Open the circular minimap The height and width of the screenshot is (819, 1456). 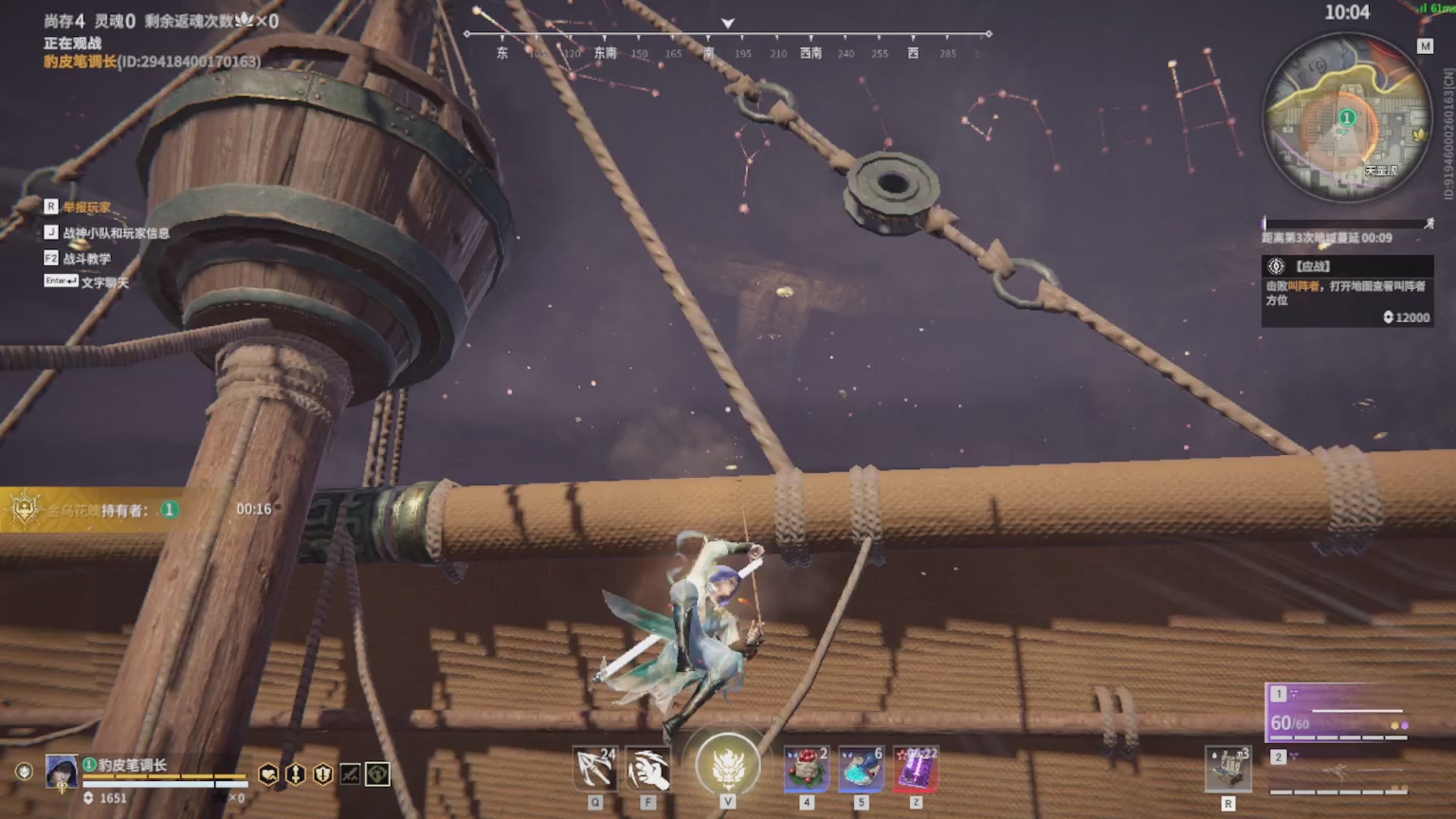point(1346,118)
